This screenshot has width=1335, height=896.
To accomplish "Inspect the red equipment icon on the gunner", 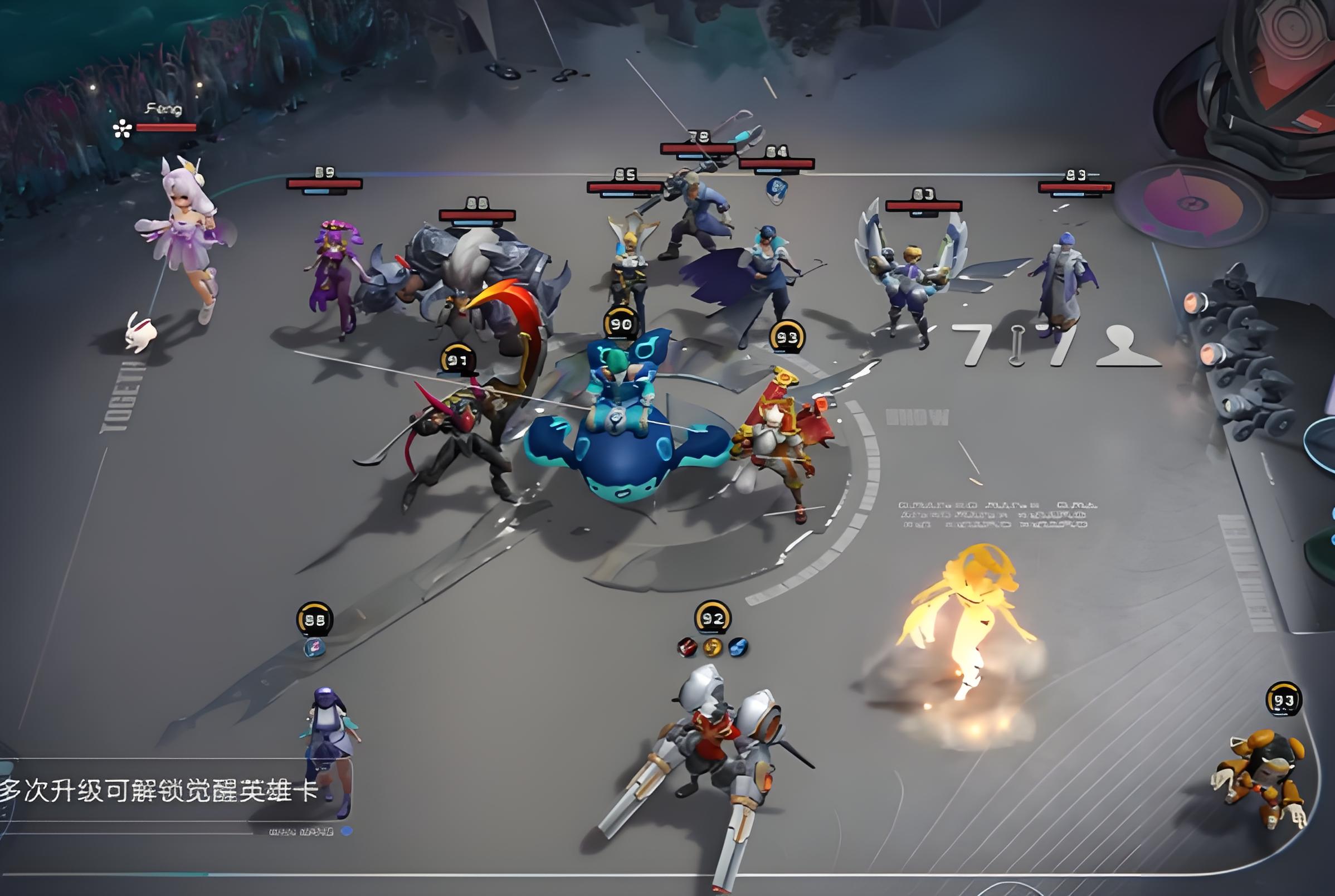I will click(x=687, y=647).
